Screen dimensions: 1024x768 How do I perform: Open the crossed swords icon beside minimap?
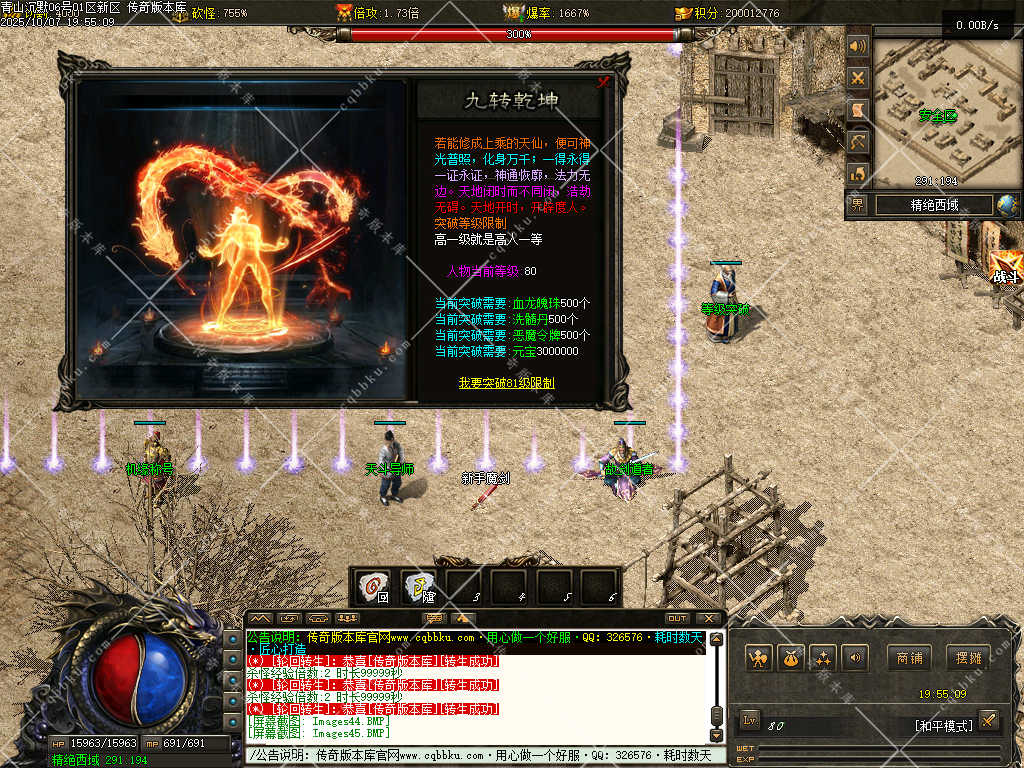(857, 77)
